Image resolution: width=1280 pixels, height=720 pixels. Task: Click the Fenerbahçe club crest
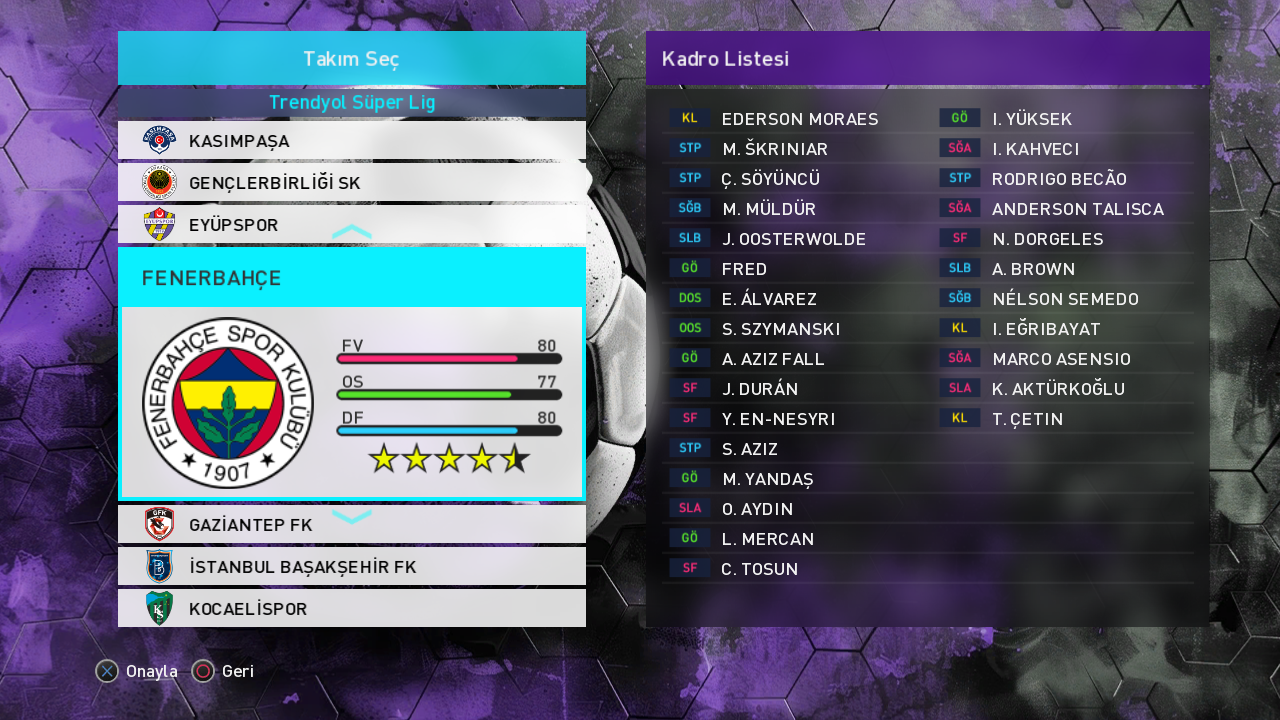click(x=228, y=402)
